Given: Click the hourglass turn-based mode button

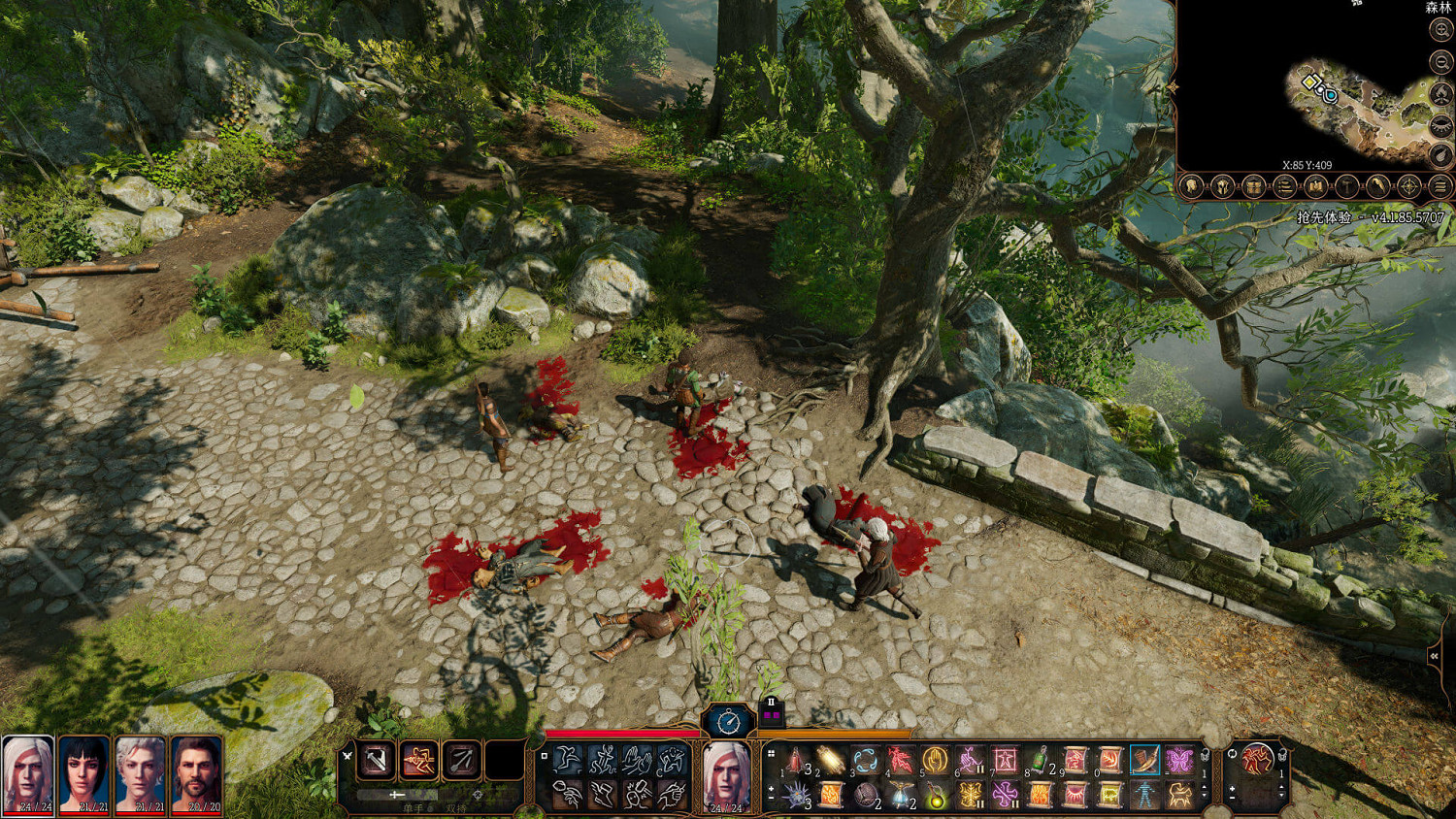Looking at the screenshot, I should coord(728,721).
